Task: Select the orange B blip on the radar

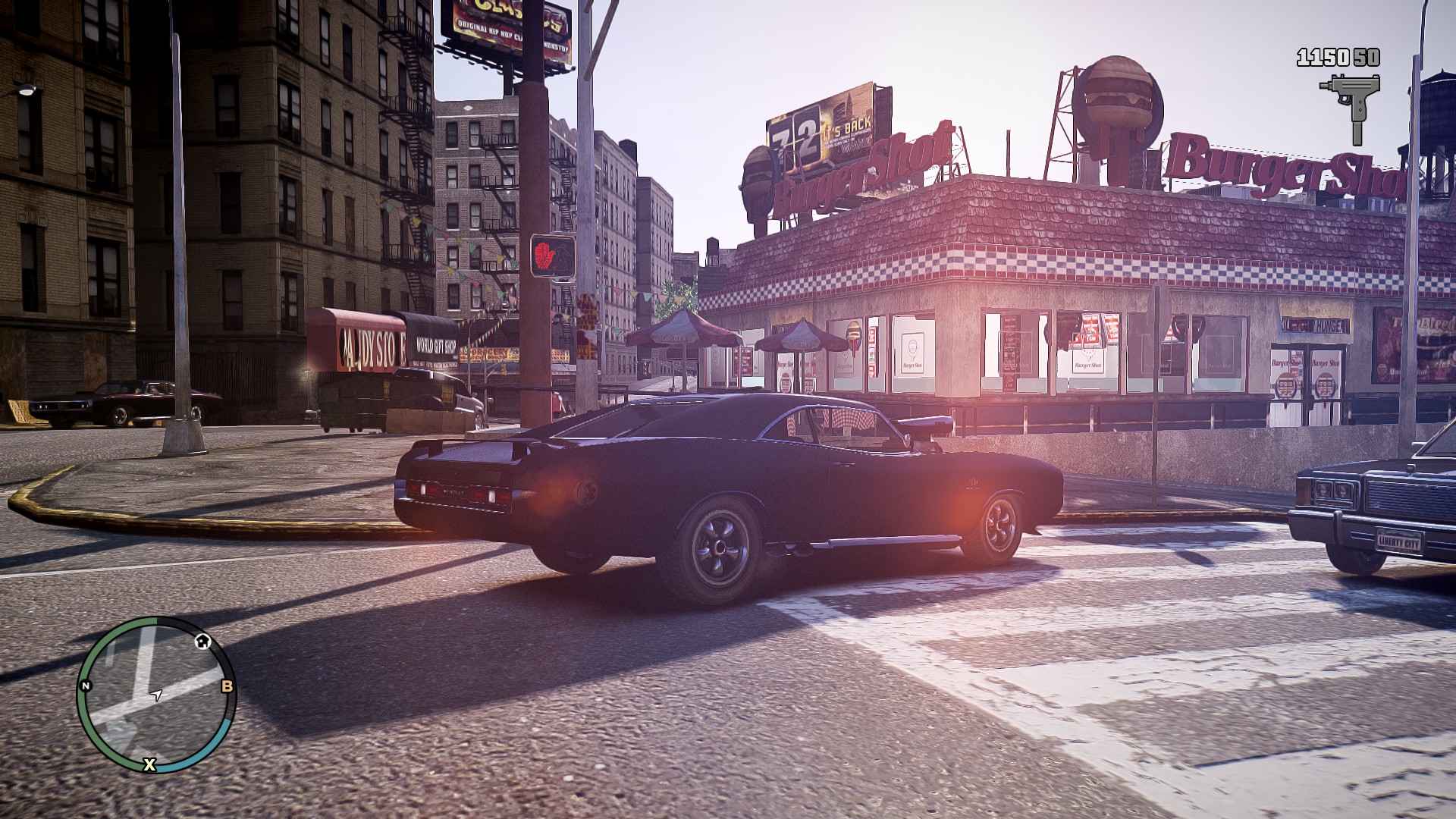Action: (x=227, y=687)
